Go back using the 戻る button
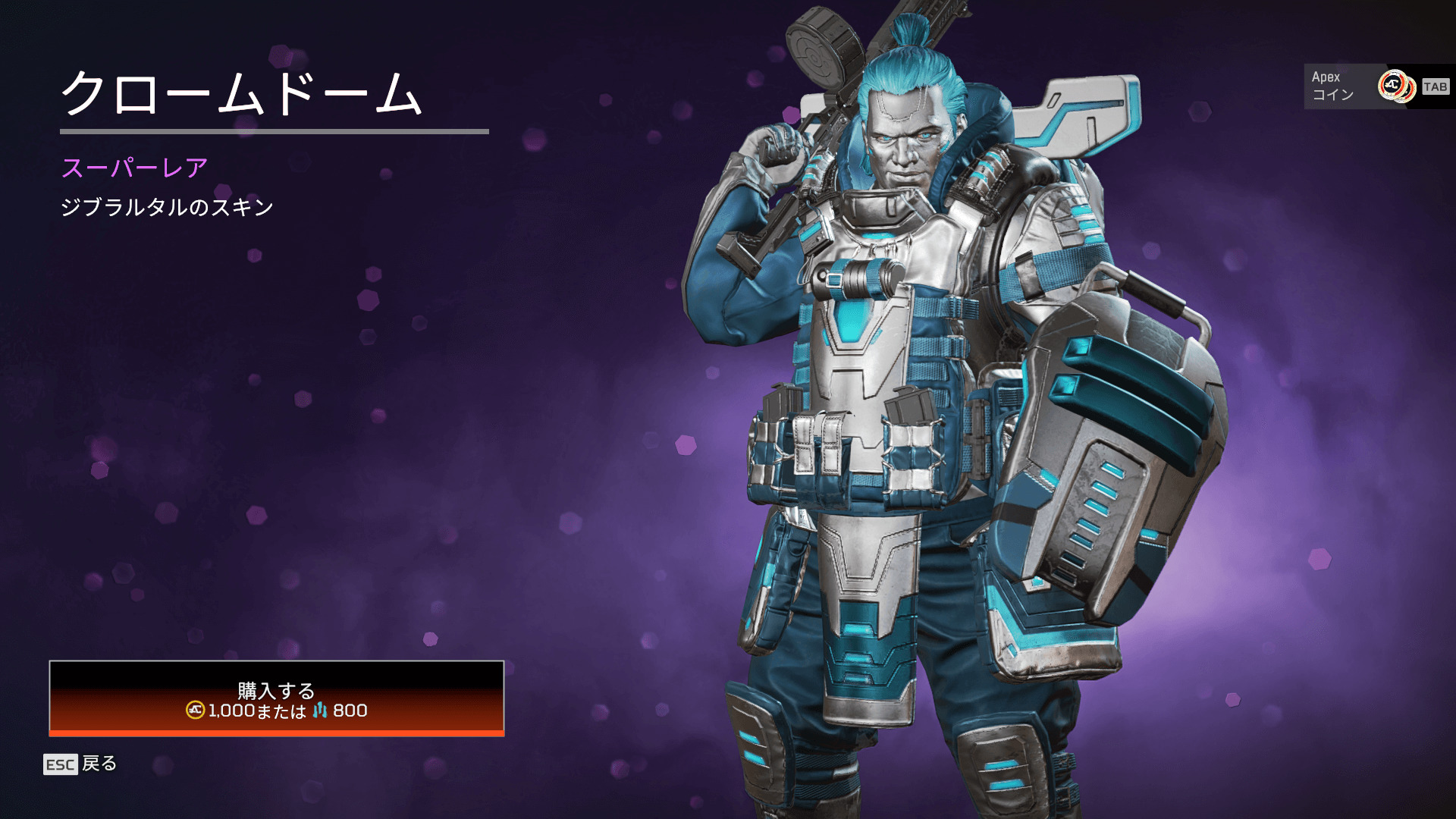This screenshot has width=1456, height=819. click(x=81, y=764)
